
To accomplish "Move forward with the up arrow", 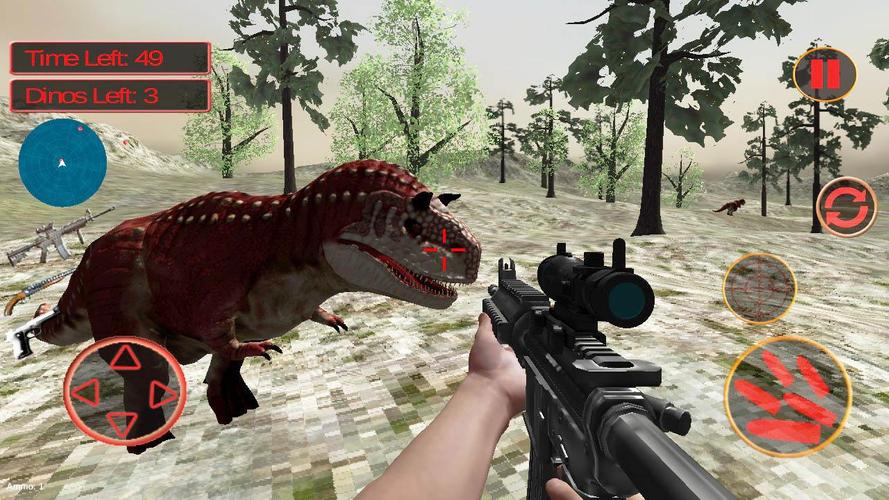I will click(x=124, y=358).
